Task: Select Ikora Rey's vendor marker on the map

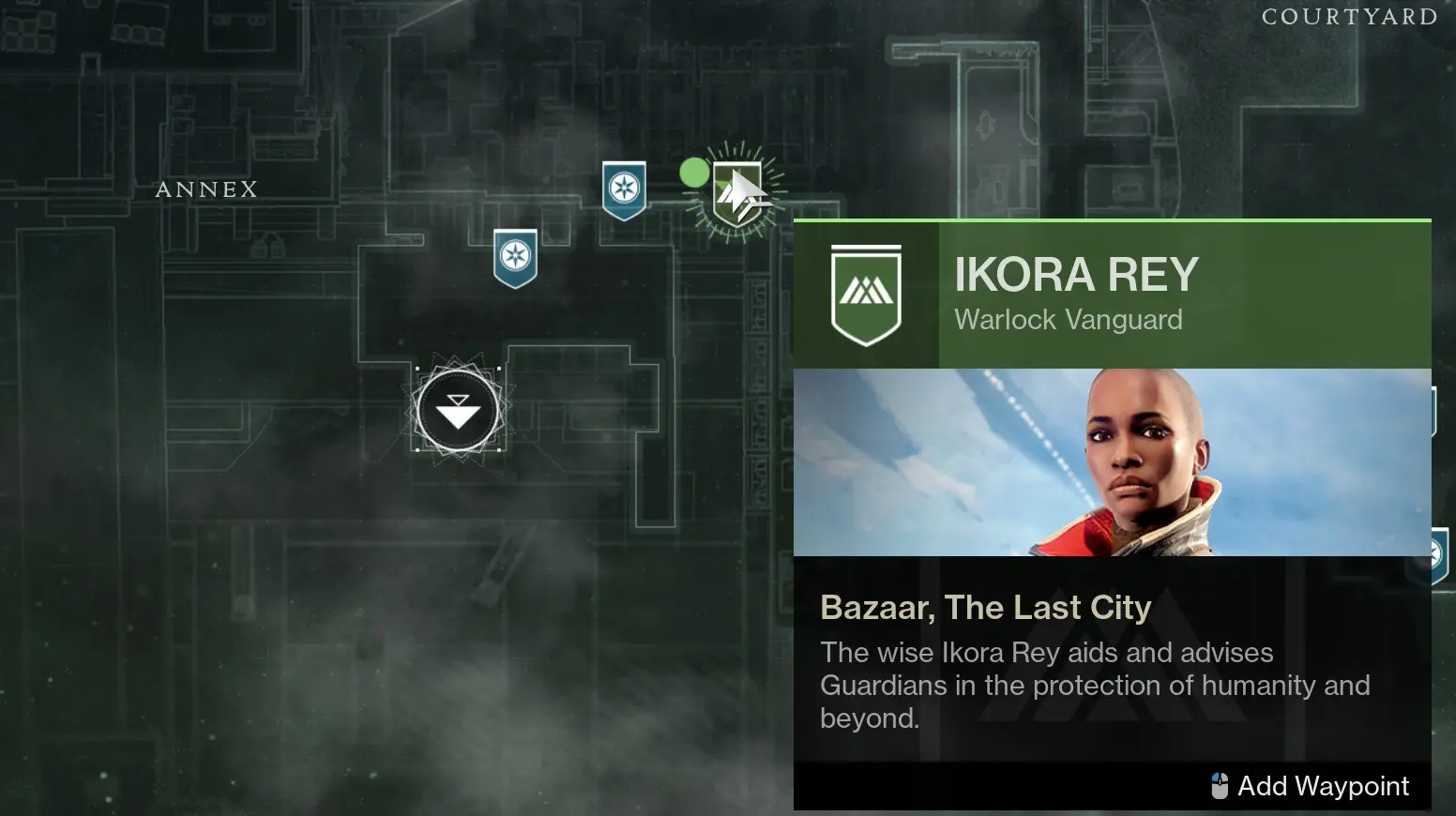Action: click(736, 192)
